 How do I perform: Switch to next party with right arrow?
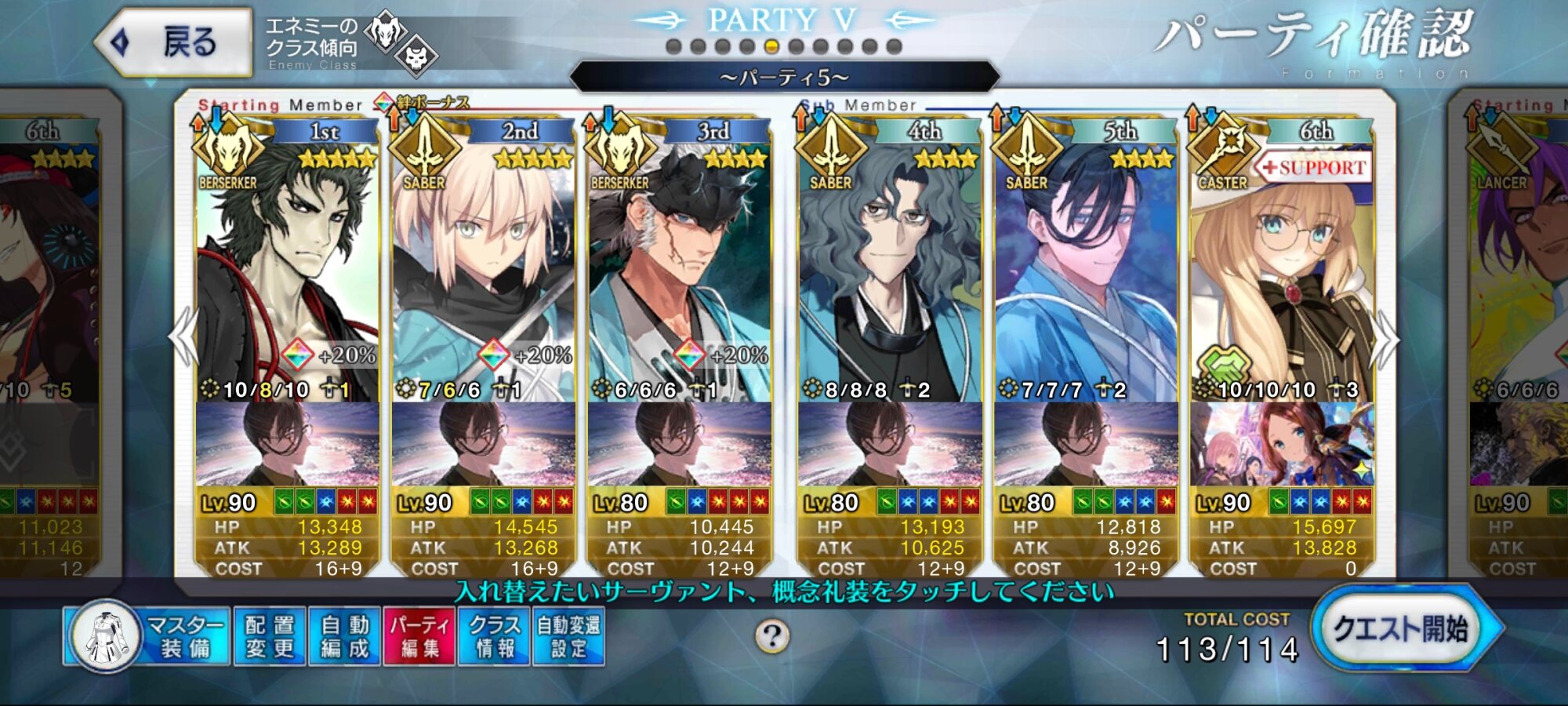point(1385,339)
